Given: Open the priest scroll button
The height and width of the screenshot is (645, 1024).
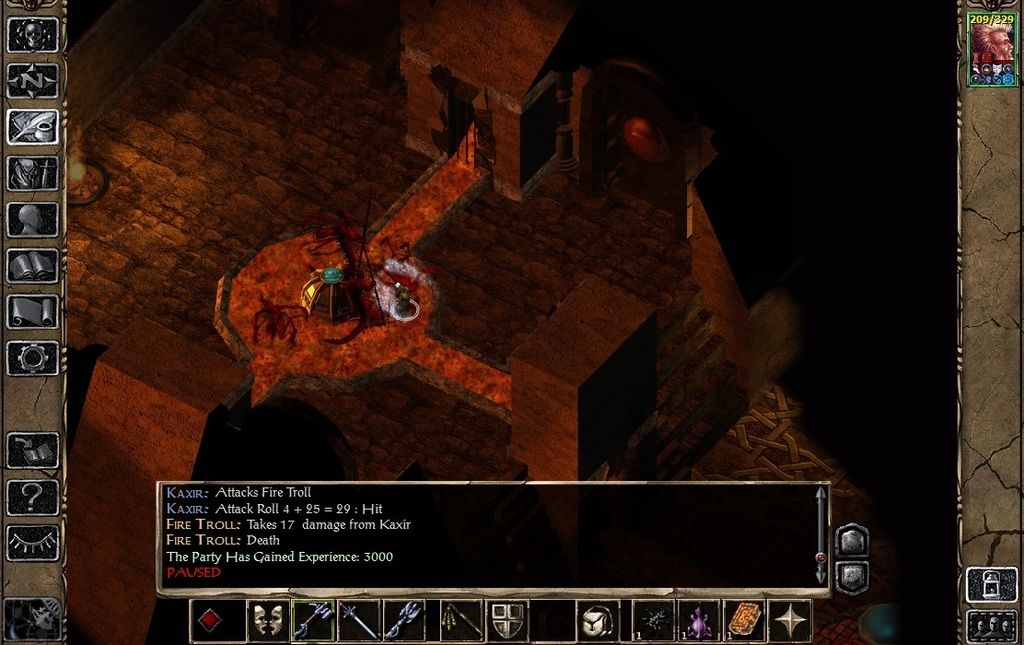Looking at the screenshot, I should [x=33, y=311].
